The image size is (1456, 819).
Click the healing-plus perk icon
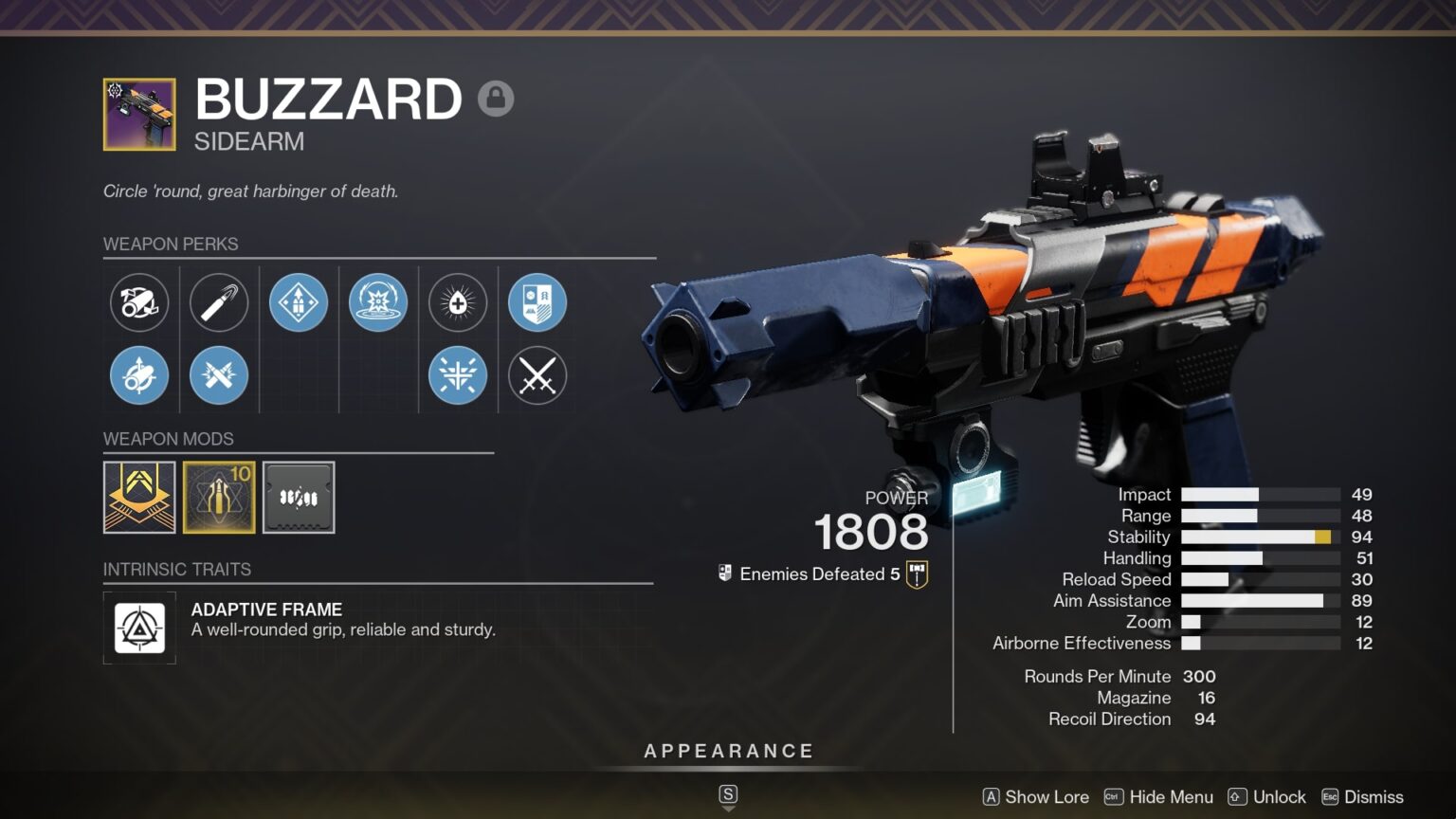pyautogui.click(x=458, y=302)
